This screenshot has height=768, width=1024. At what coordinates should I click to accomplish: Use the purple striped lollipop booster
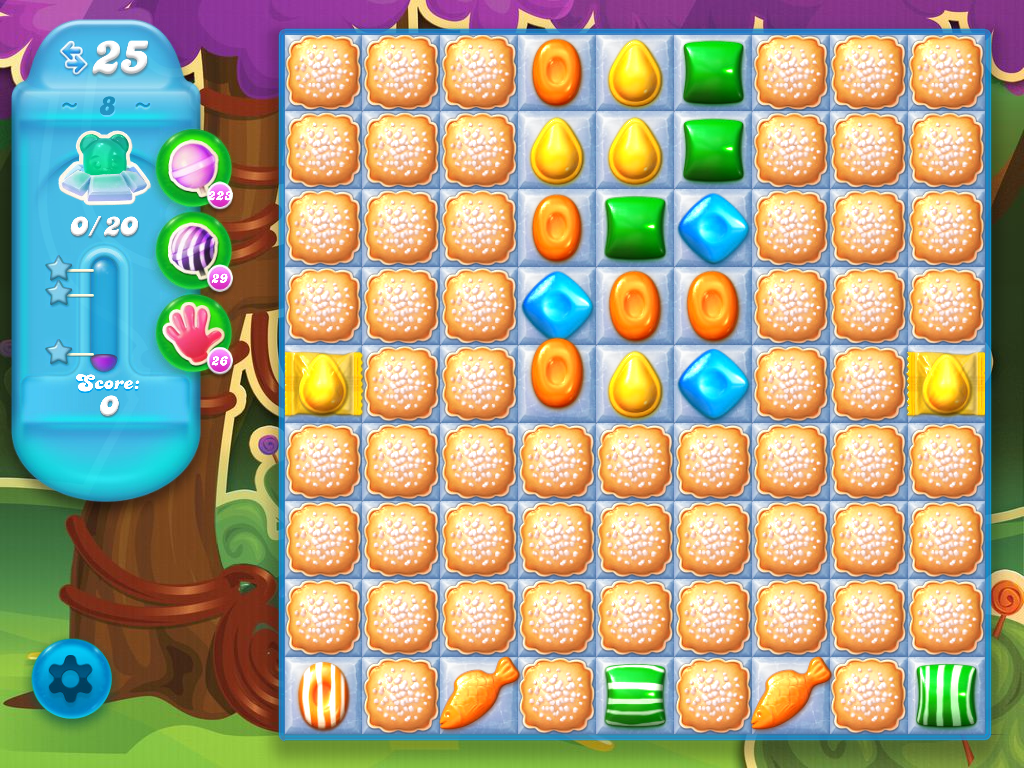point(191,250)
